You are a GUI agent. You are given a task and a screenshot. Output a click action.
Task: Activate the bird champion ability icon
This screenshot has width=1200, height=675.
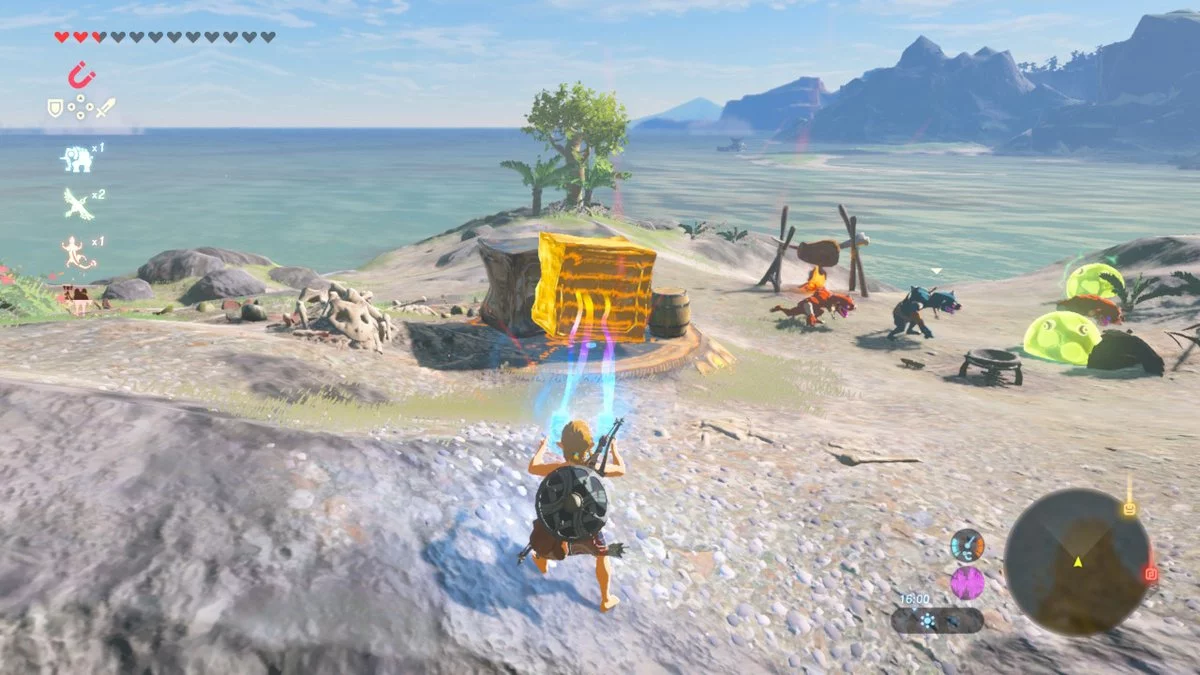tap(77, 204)
